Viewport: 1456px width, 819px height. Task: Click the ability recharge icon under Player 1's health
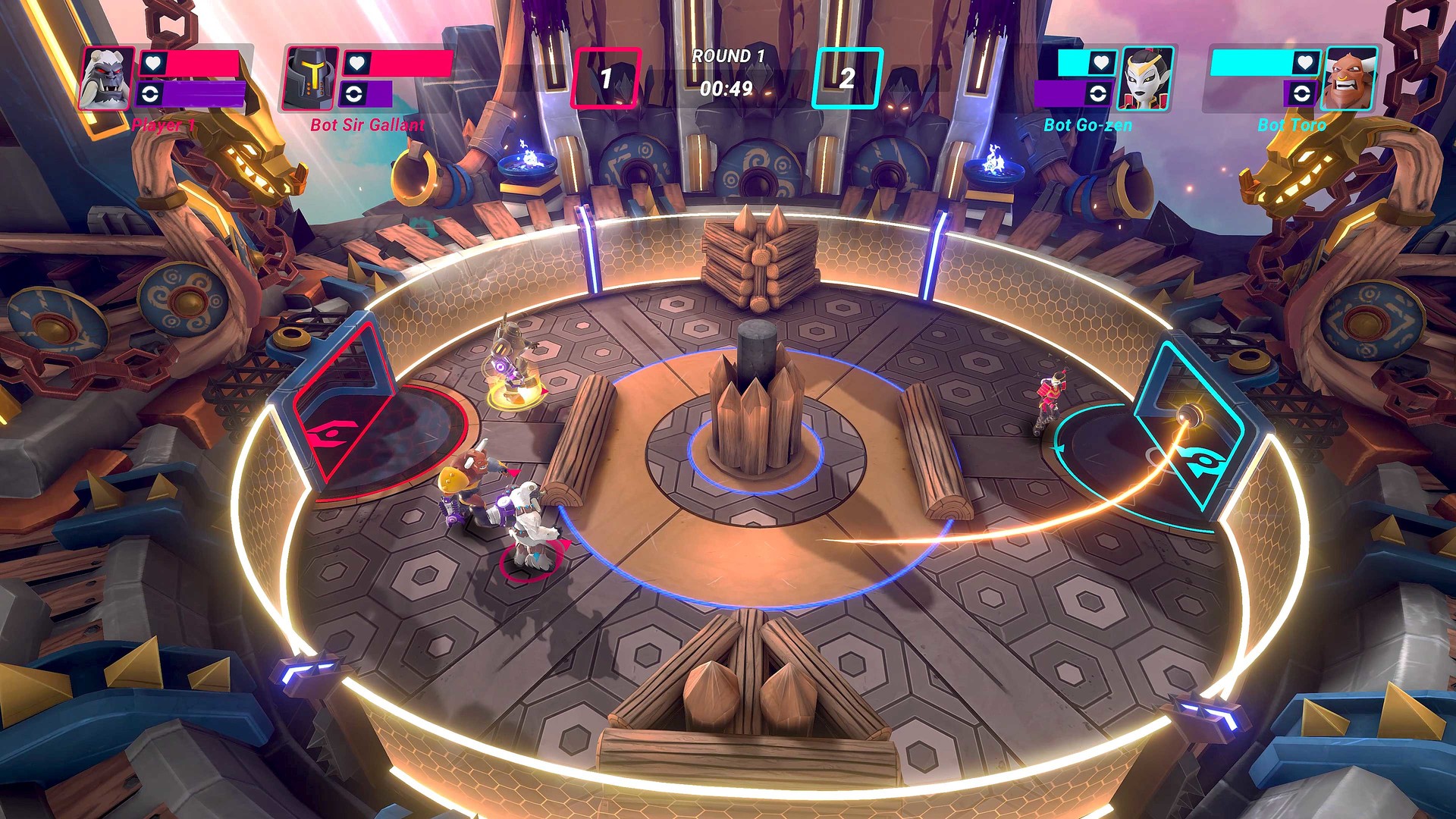148,95
